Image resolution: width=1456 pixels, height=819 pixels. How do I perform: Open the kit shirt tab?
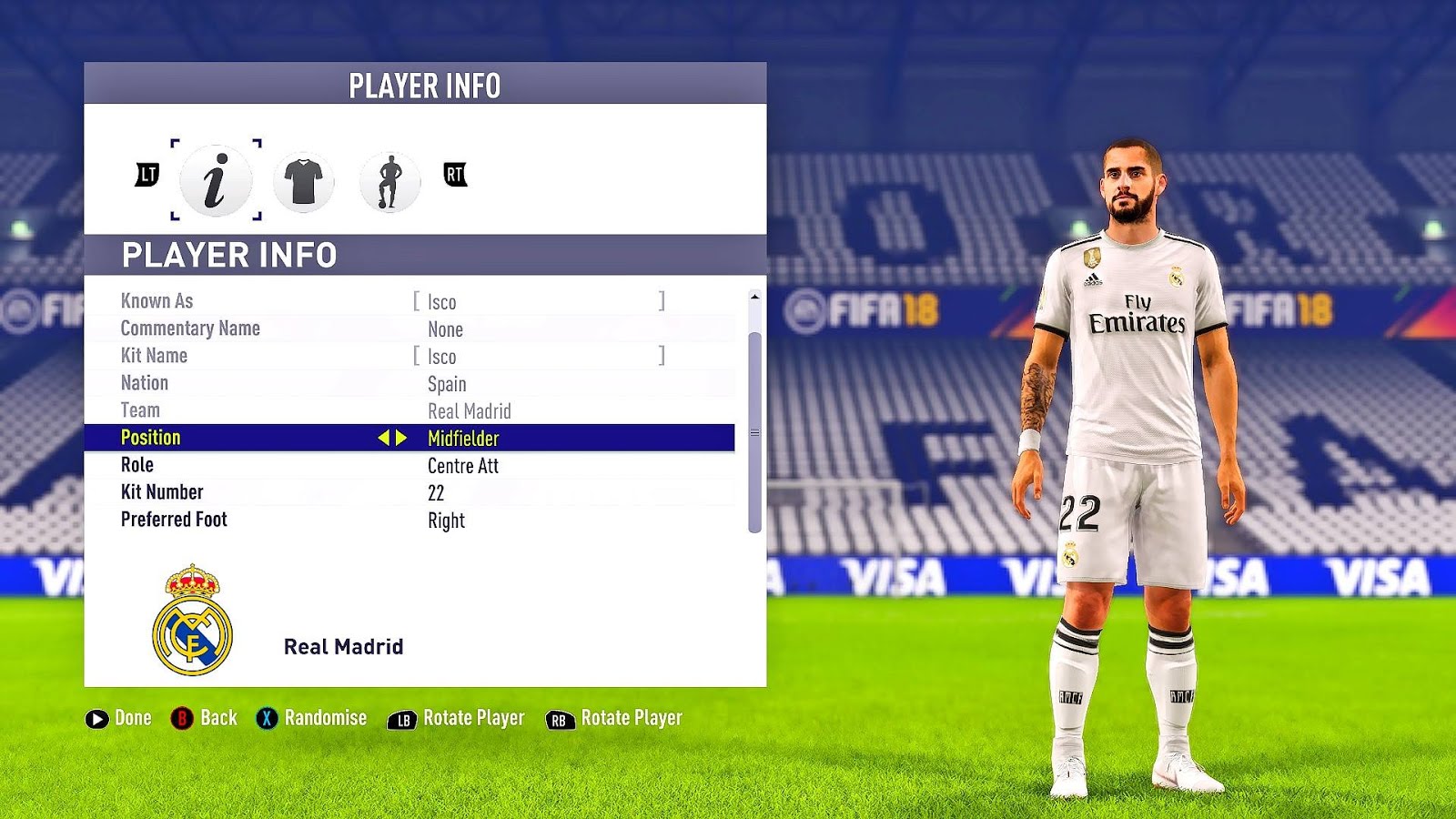303,181
